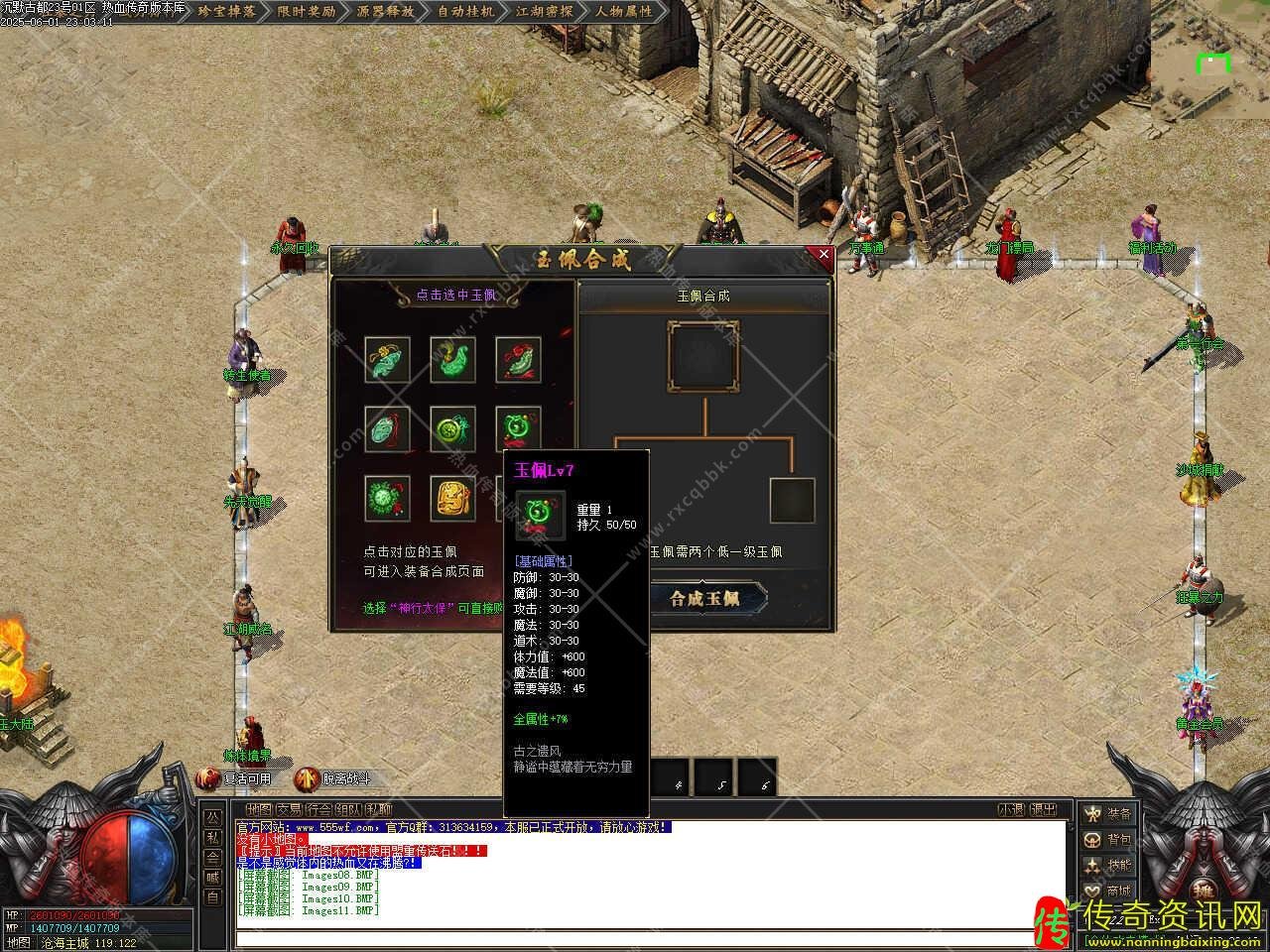Toggle 自动挂机 auto-combat
This screenshot has height=952, width=1270.
pos(465,12)
